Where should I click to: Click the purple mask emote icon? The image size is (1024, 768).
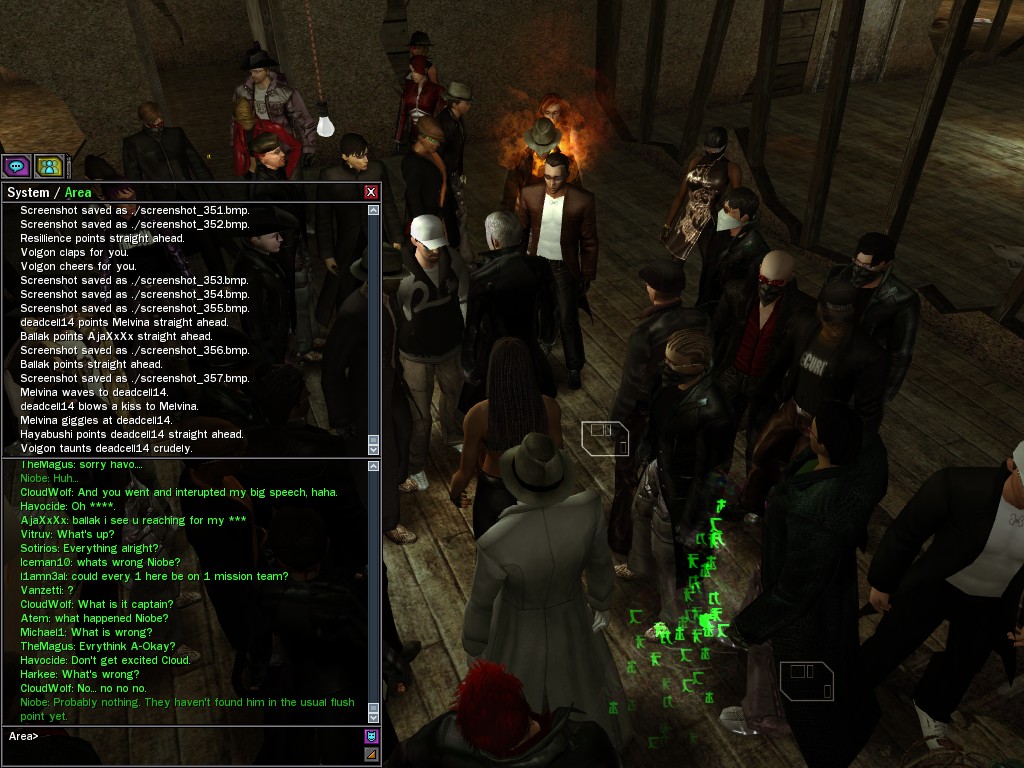pos(371,737)
